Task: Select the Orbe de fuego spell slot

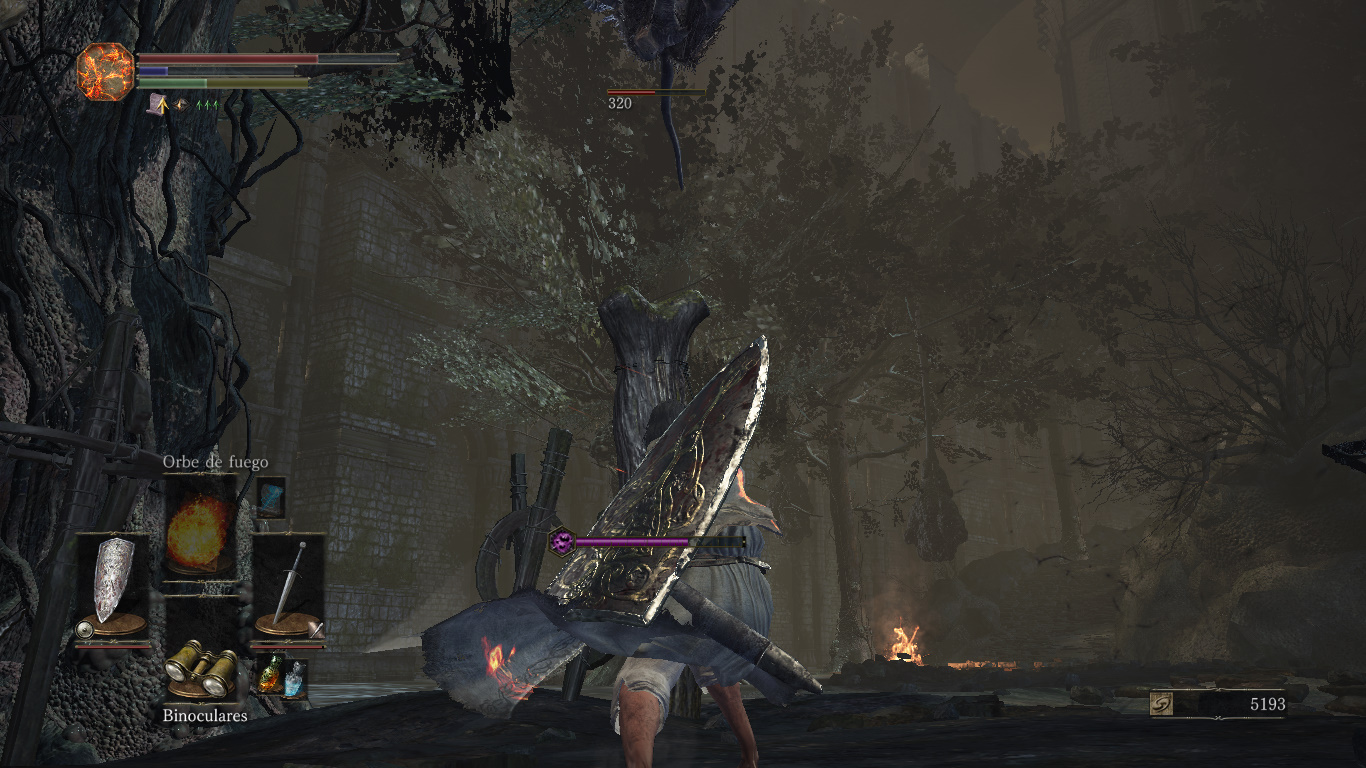Action: (x=200, y=529)
